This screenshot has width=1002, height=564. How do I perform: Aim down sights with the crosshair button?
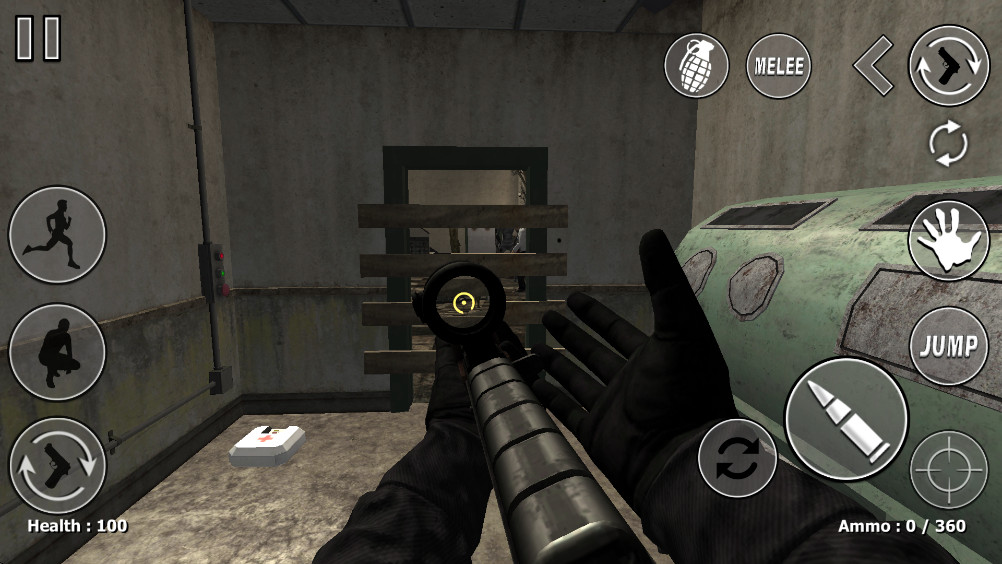[948, 468]
